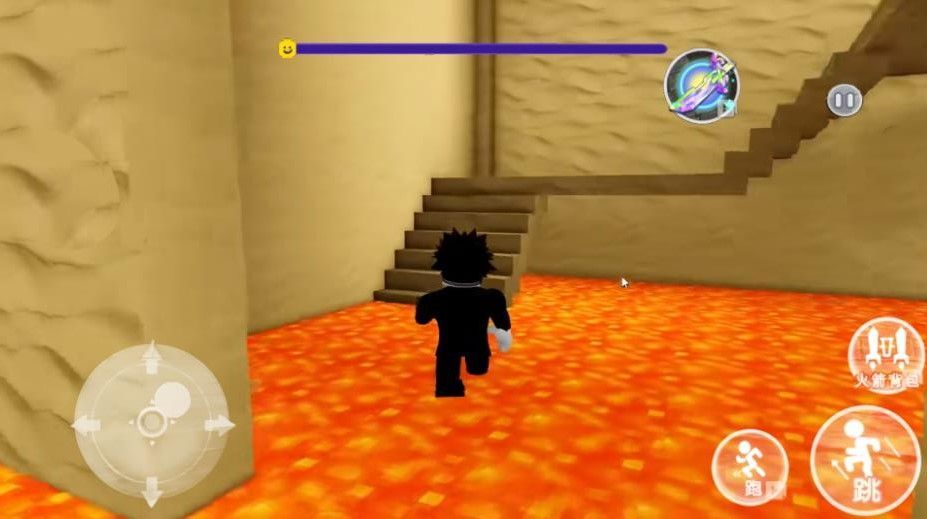
Task: Tap the joystick's left arrow
Action: pyautogui.click(x=86, y=424)
